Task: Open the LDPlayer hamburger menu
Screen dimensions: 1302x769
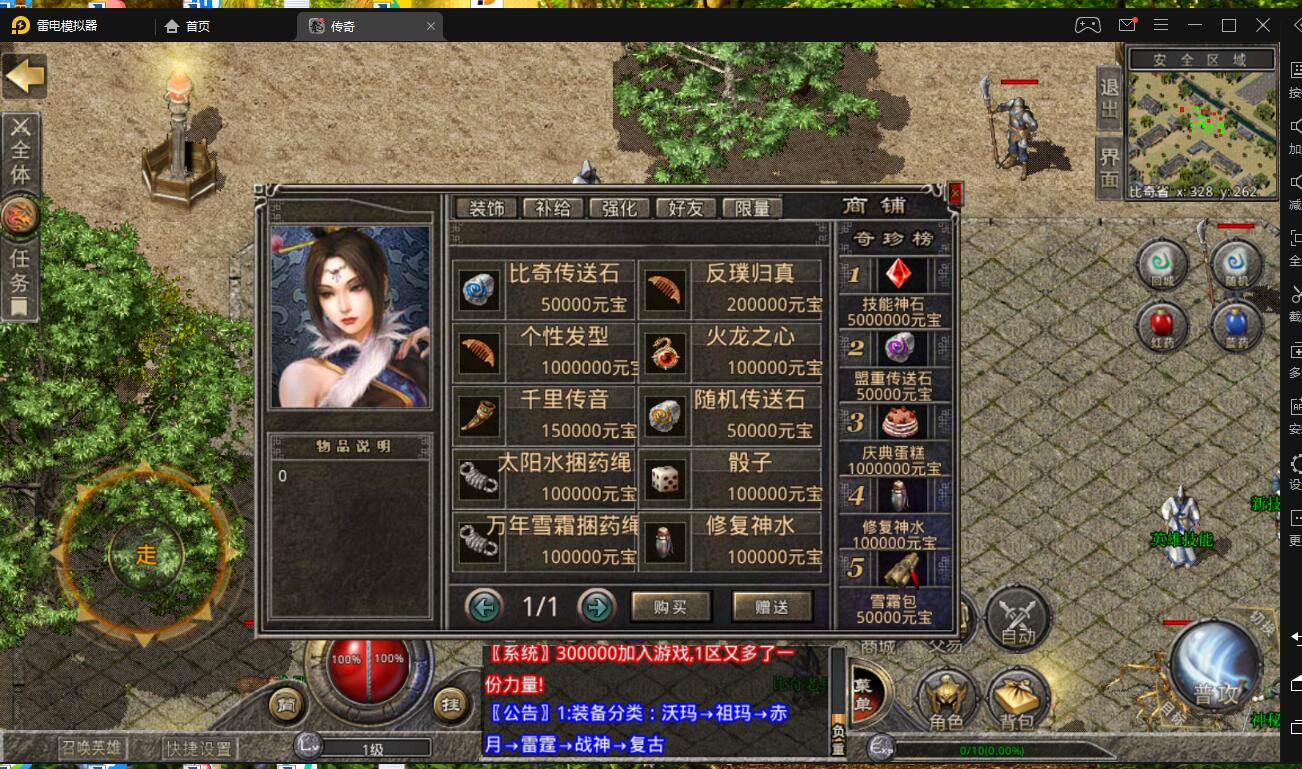Action: point(1161,25)
